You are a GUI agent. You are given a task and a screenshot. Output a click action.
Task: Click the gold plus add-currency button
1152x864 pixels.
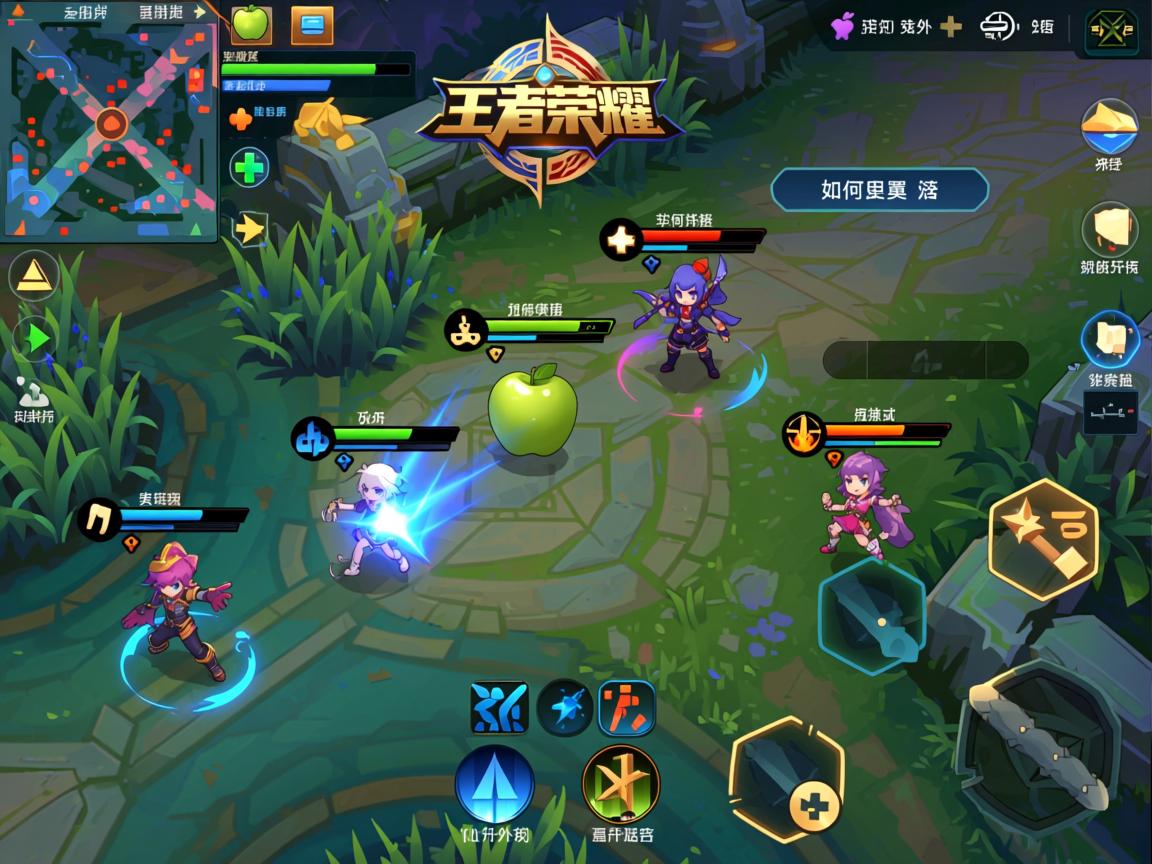pos(951,27)
